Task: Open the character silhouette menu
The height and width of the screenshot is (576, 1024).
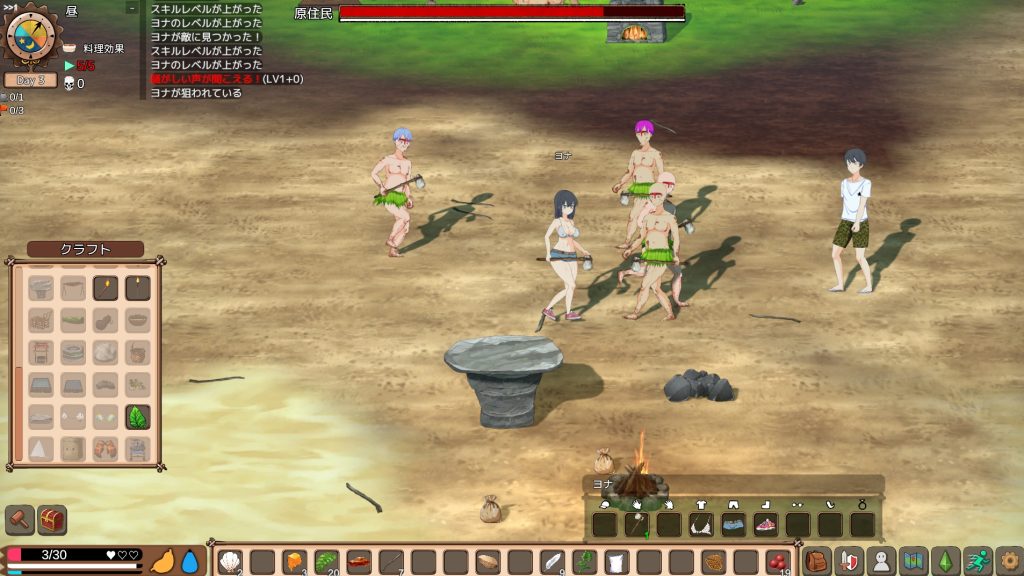Action: point(881,561)
